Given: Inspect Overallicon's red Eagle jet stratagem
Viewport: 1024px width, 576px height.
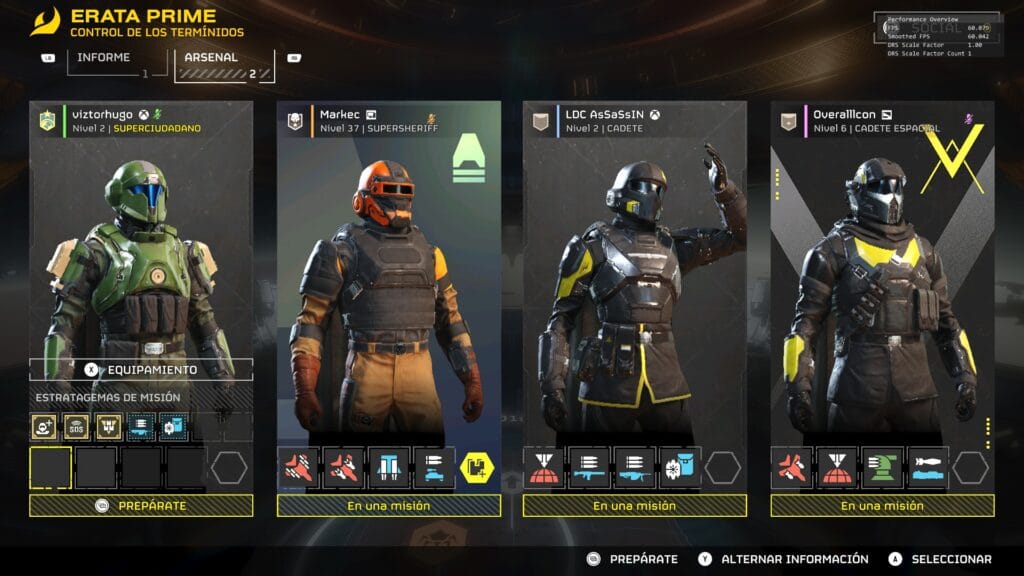Looking at the screenshot, I should (791, 467).
